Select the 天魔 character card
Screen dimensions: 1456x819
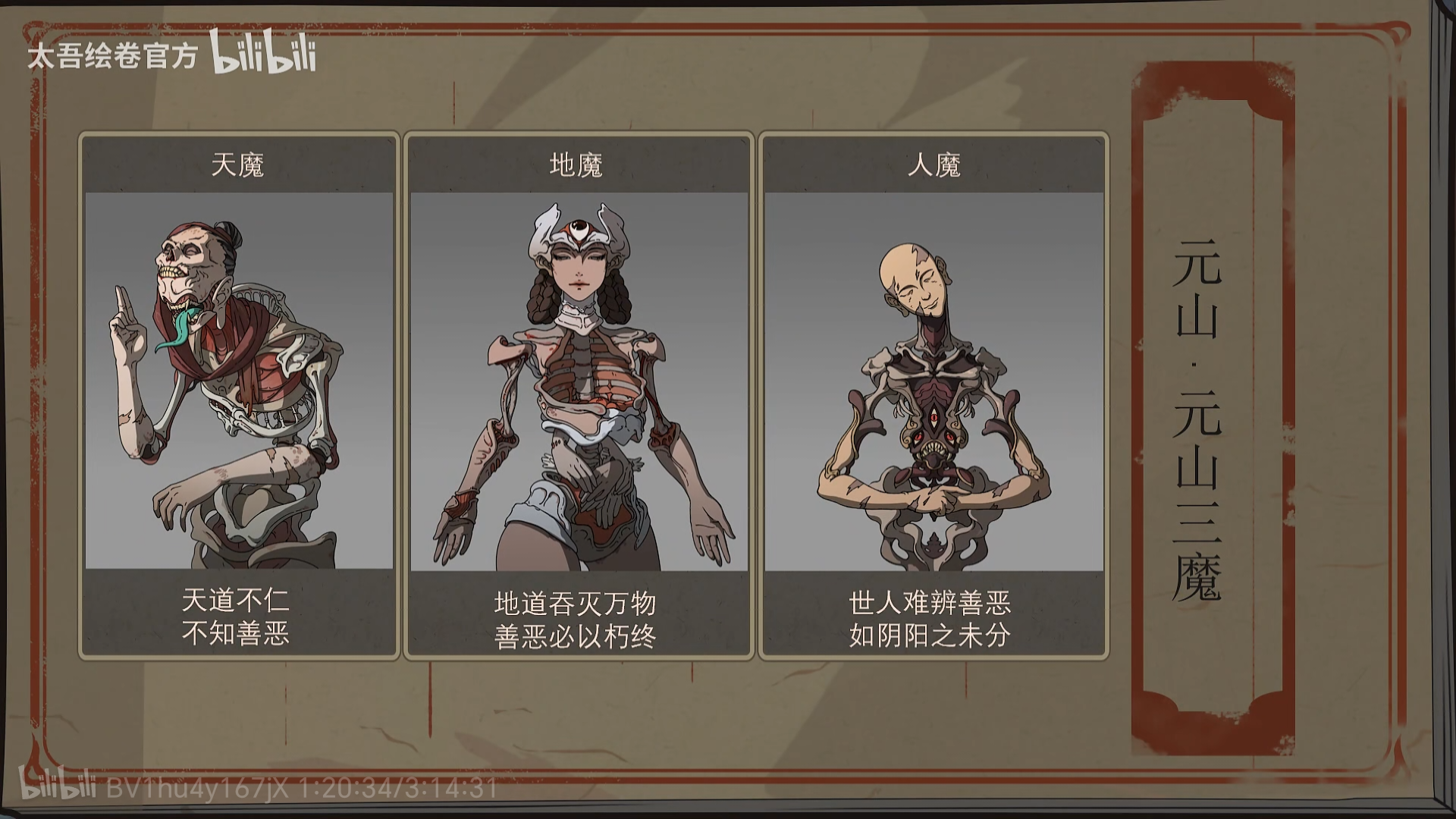239,394
